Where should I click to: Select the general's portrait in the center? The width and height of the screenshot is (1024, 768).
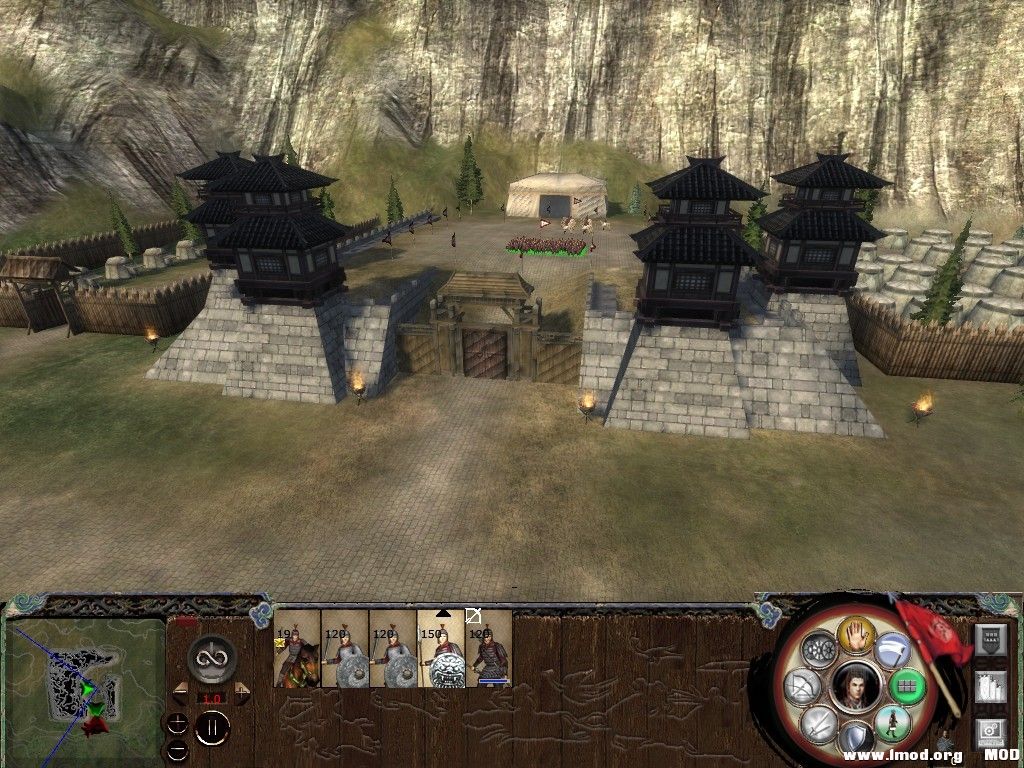pyautogui.click(x=855, y=686)
